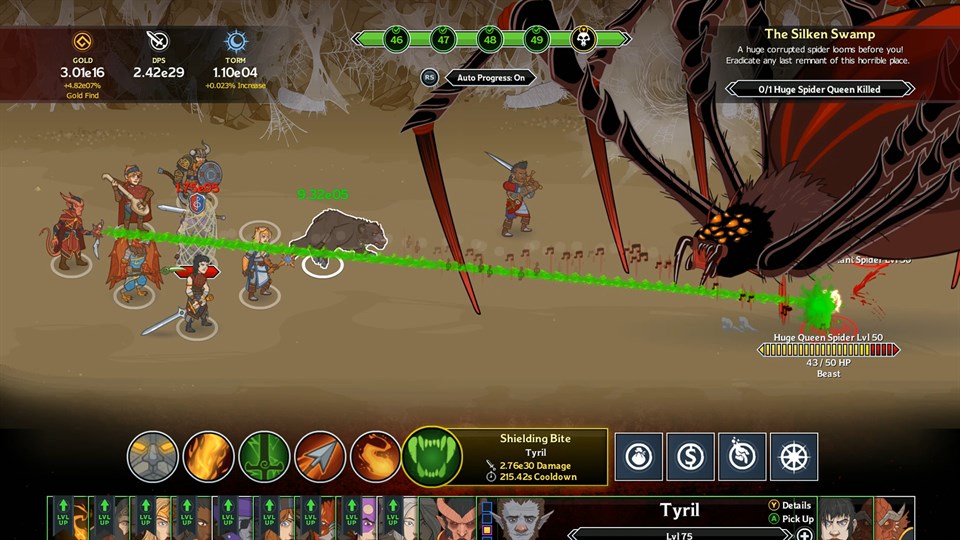Open the bomb potion button
The image size is (960, 540).
[638, 457]
